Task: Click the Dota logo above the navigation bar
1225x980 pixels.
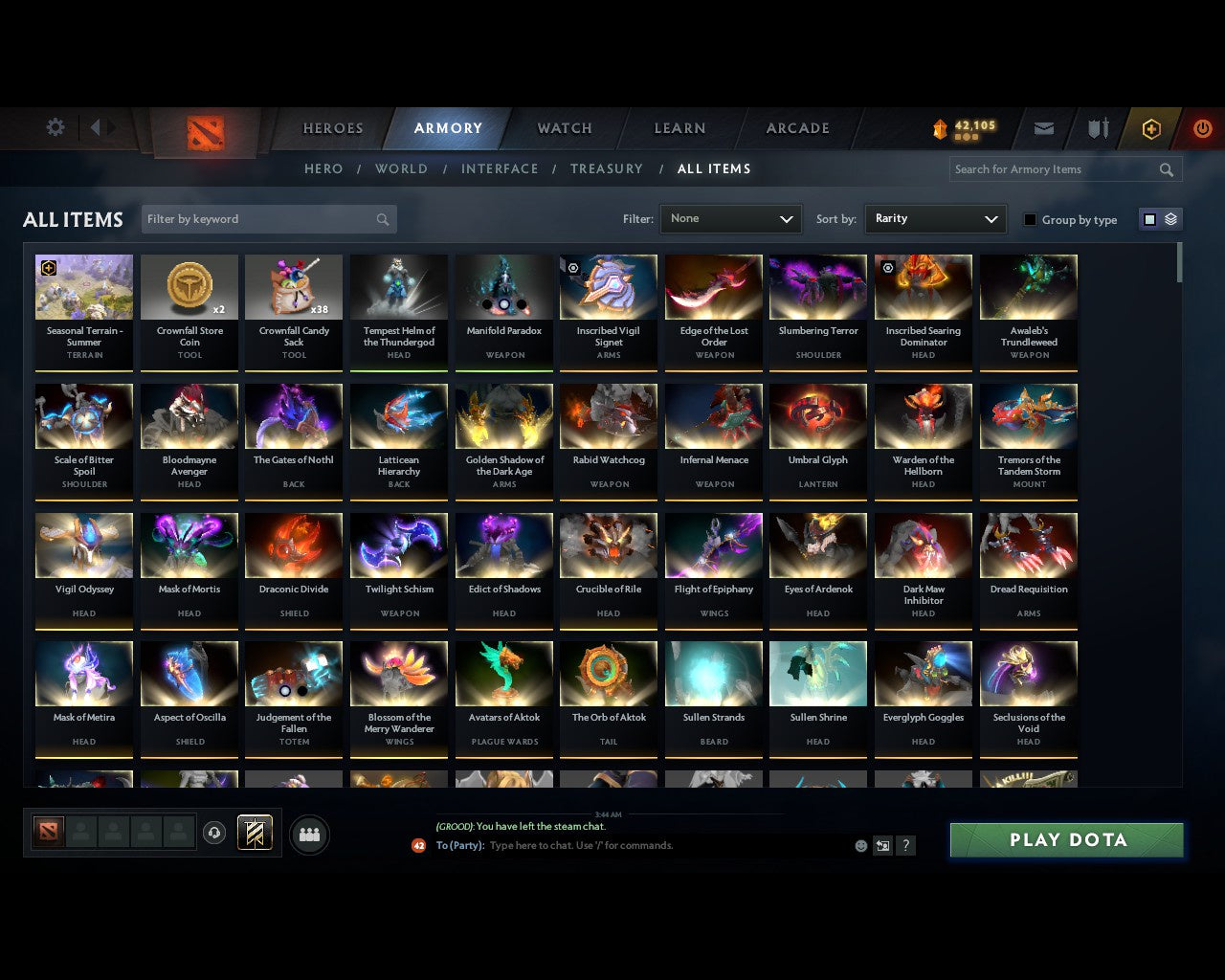Action: coord(204,132)
